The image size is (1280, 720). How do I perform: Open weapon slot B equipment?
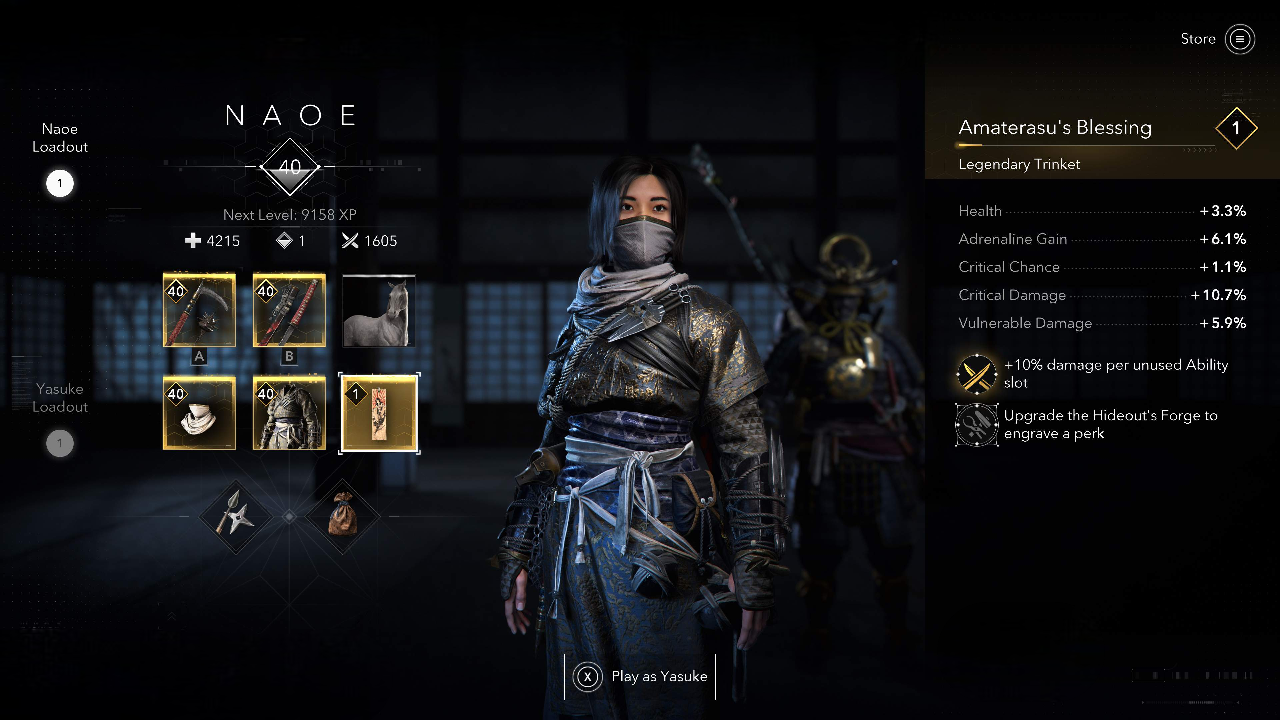pyautogui.click(x=289, y=310)
